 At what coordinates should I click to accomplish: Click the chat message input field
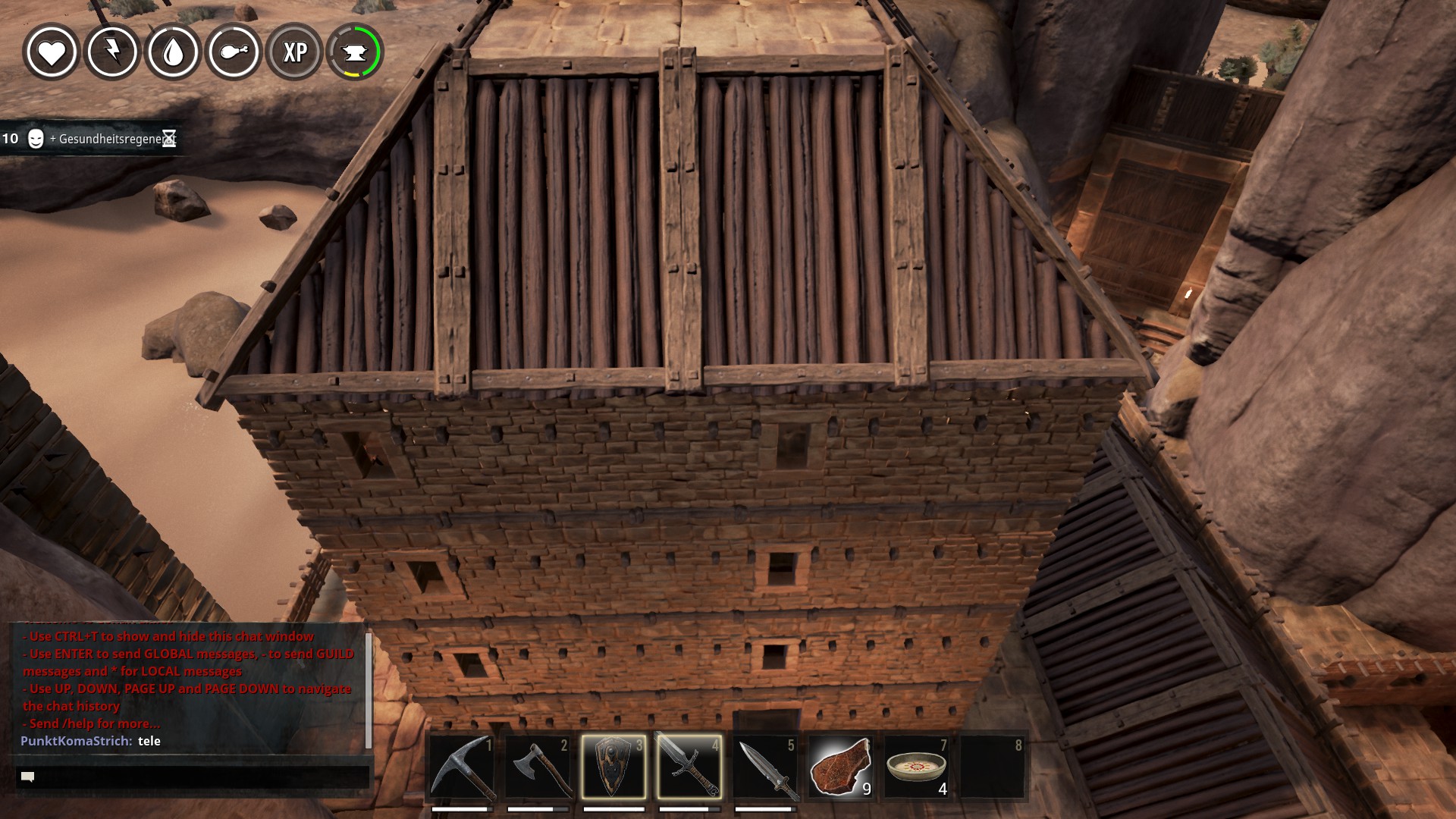(x=193, y=777)
